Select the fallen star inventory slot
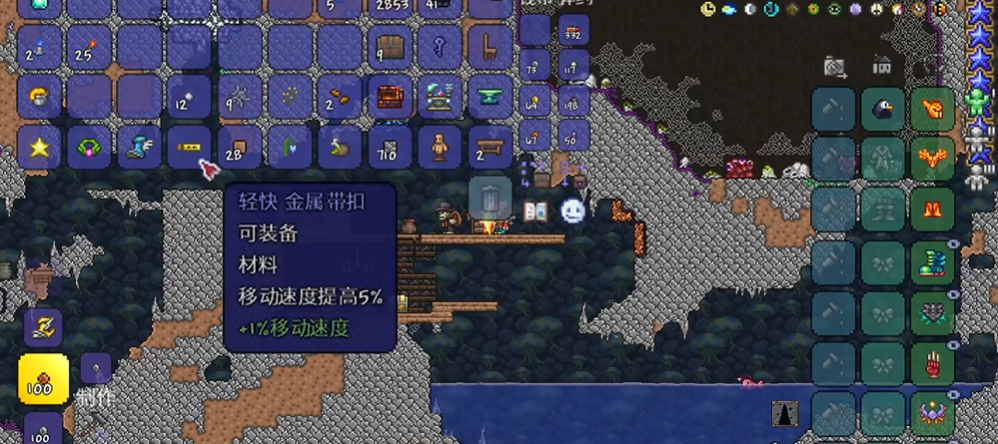Screen dimensions: 998x444 (x=39, y=146)
